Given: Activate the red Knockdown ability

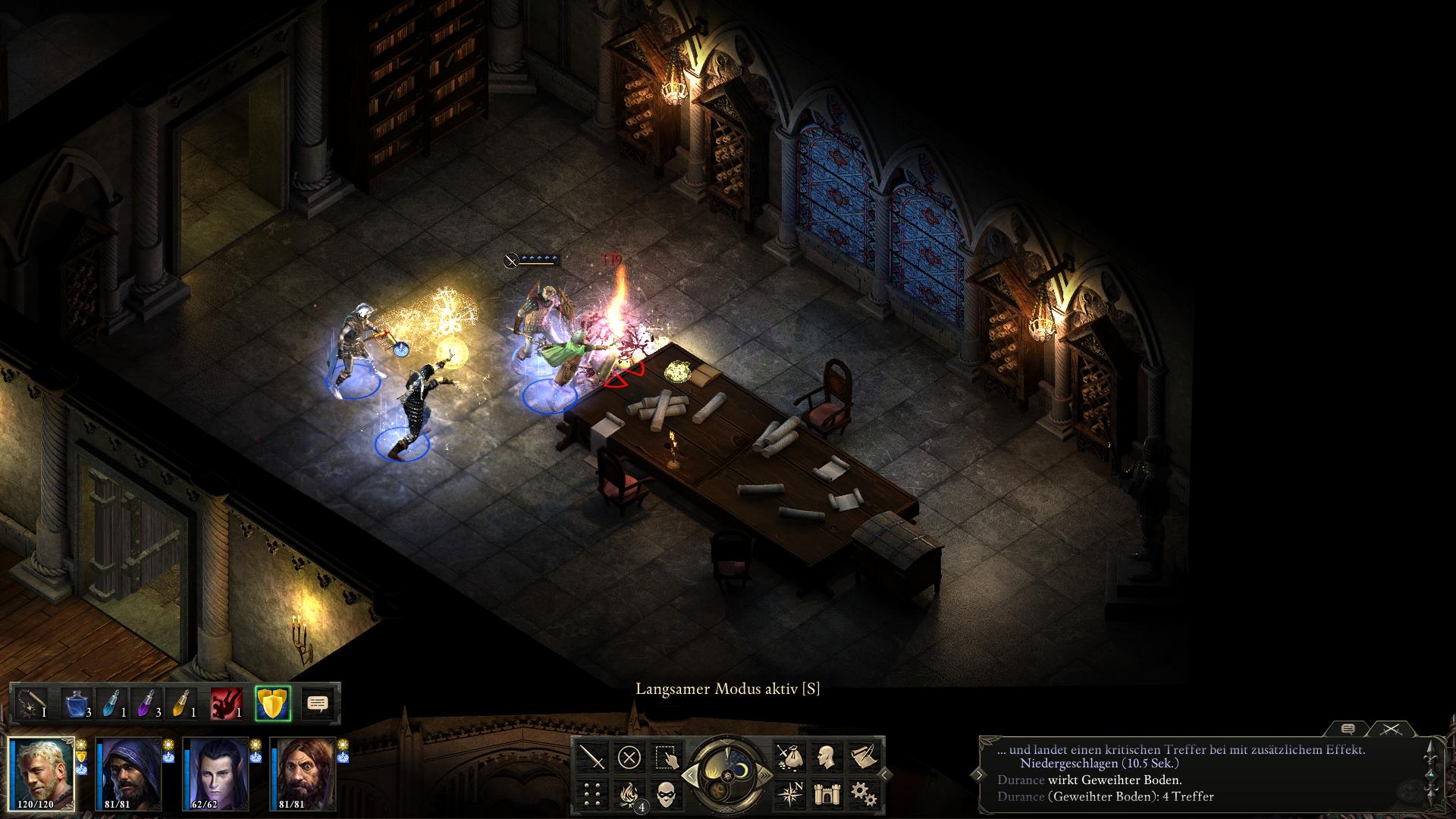Looking at the screenshot, I should pos(226,704).
